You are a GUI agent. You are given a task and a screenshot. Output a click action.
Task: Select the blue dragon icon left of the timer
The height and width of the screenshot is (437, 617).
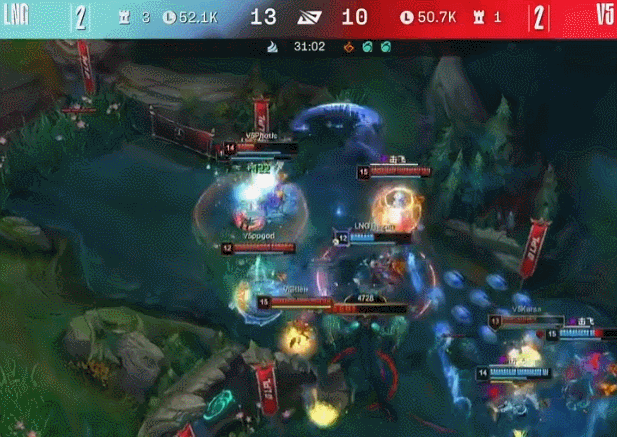pos(273,46)
